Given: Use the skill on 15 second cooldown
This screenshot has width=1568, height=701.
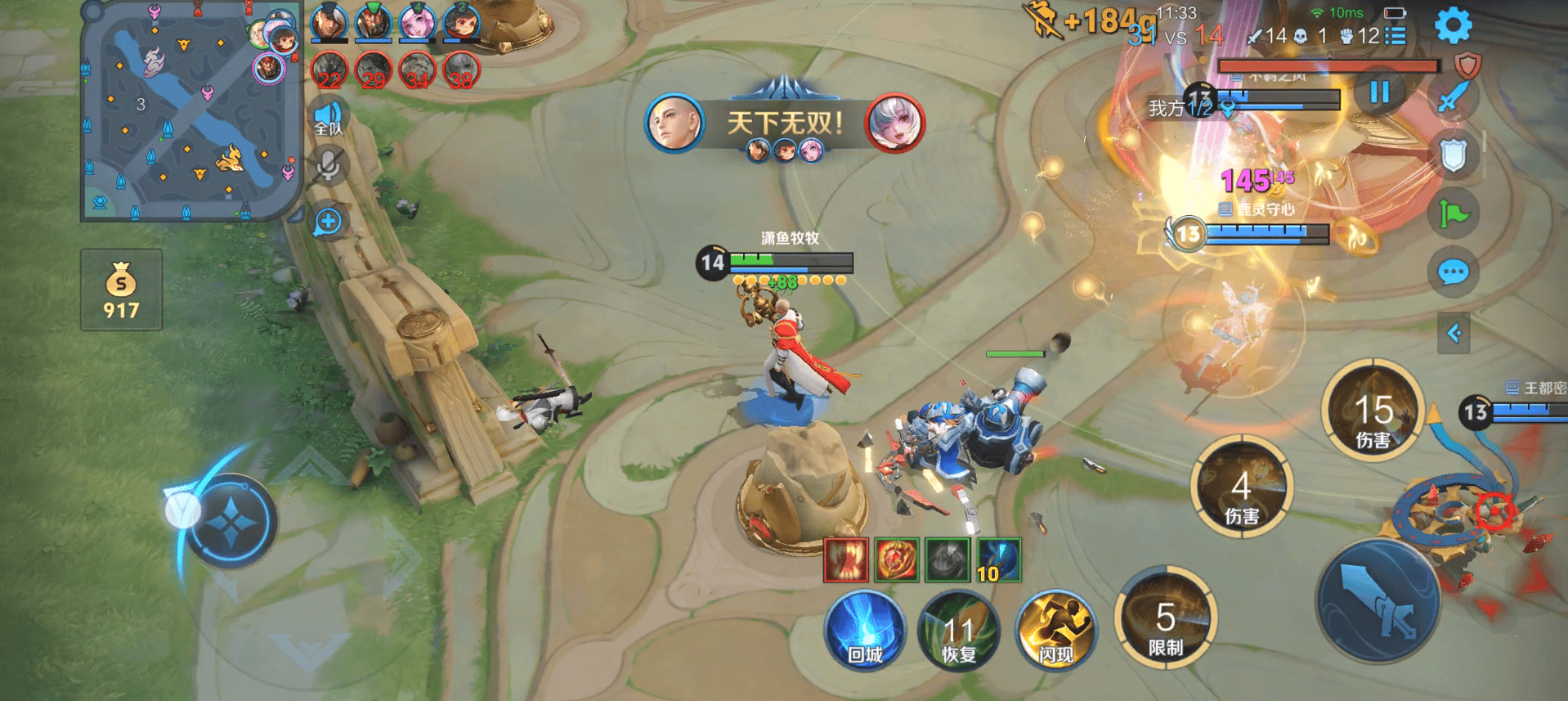Looking at the screenshot, I should (1373, 411).
